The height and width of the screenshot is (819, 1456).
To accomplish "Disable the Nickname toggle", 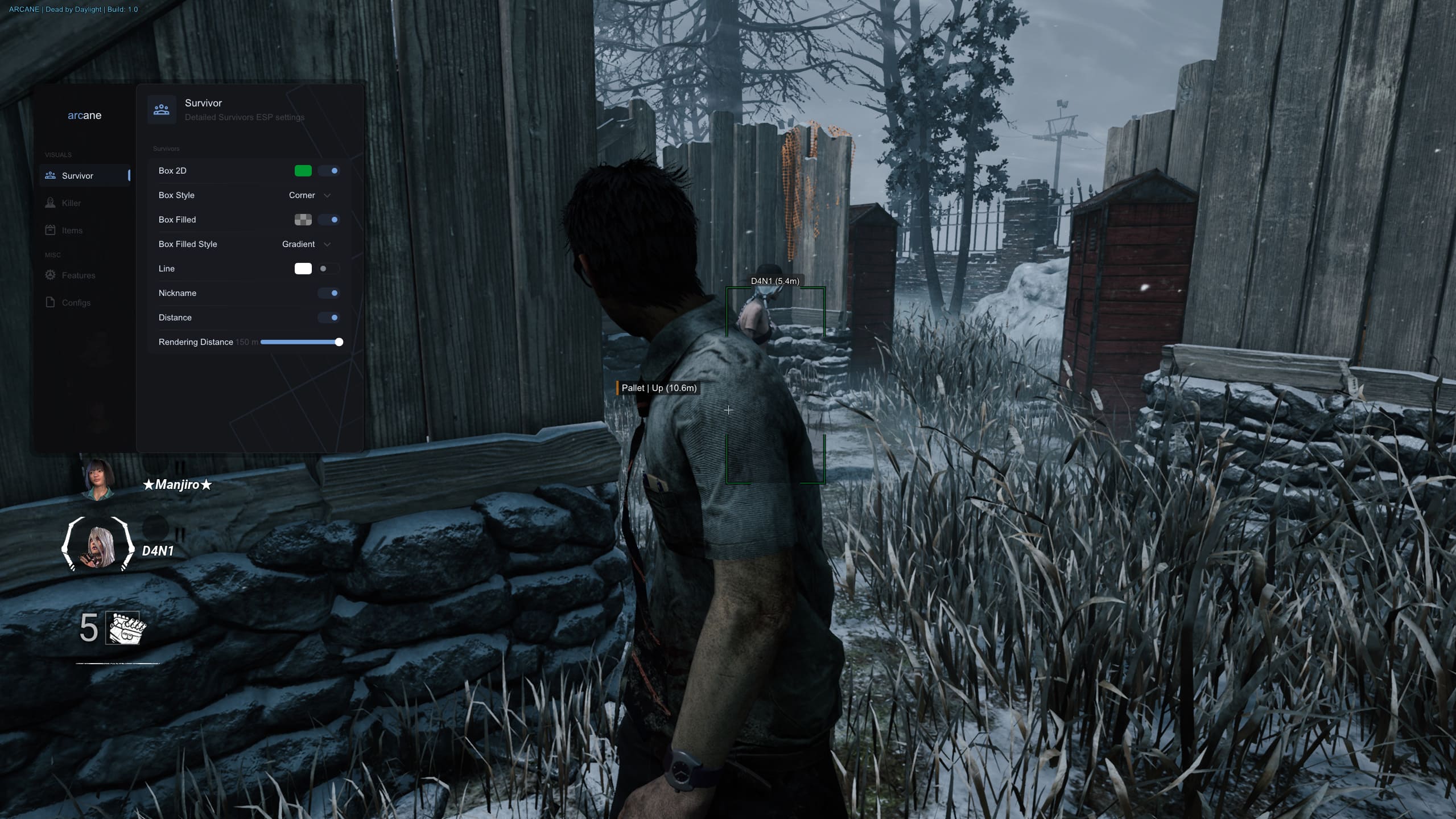I will tap(329, 293).
